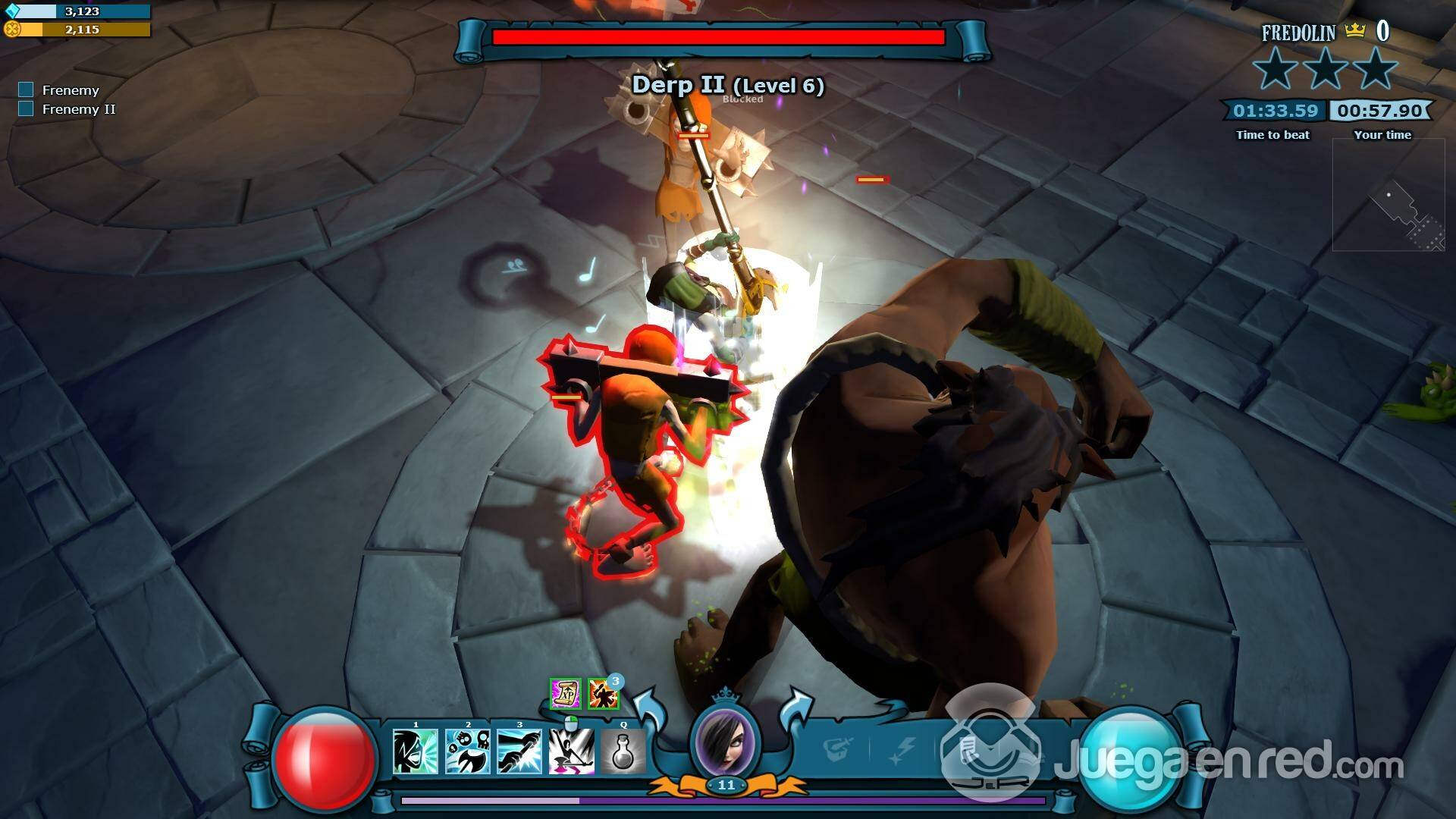Screen dimensions: 1456x819
Task: Use the skulls and axe ability
Action: (468, 752)
